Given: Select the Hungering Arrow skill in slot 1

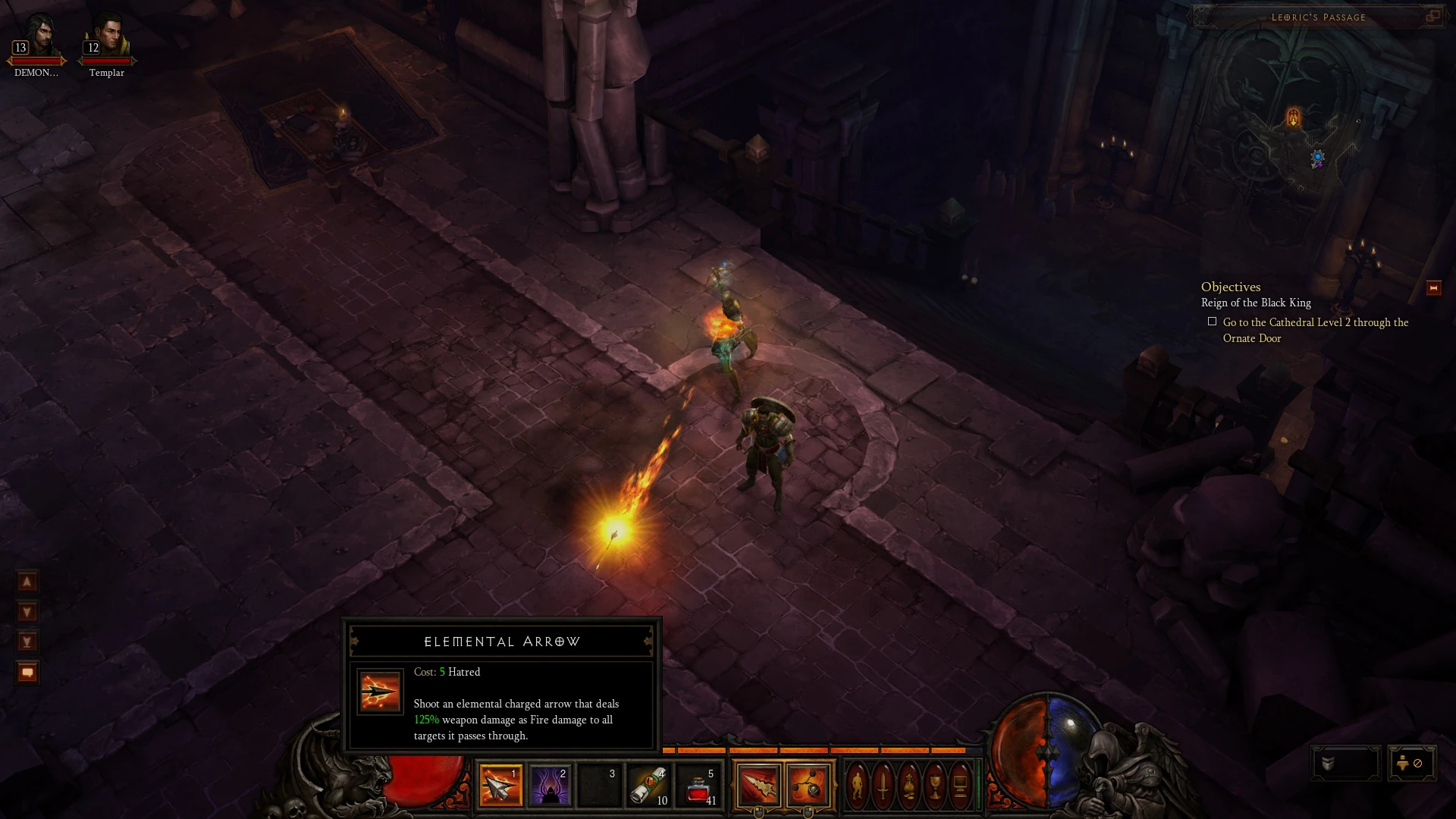Looking at the screenshot, I should [501, 786].
